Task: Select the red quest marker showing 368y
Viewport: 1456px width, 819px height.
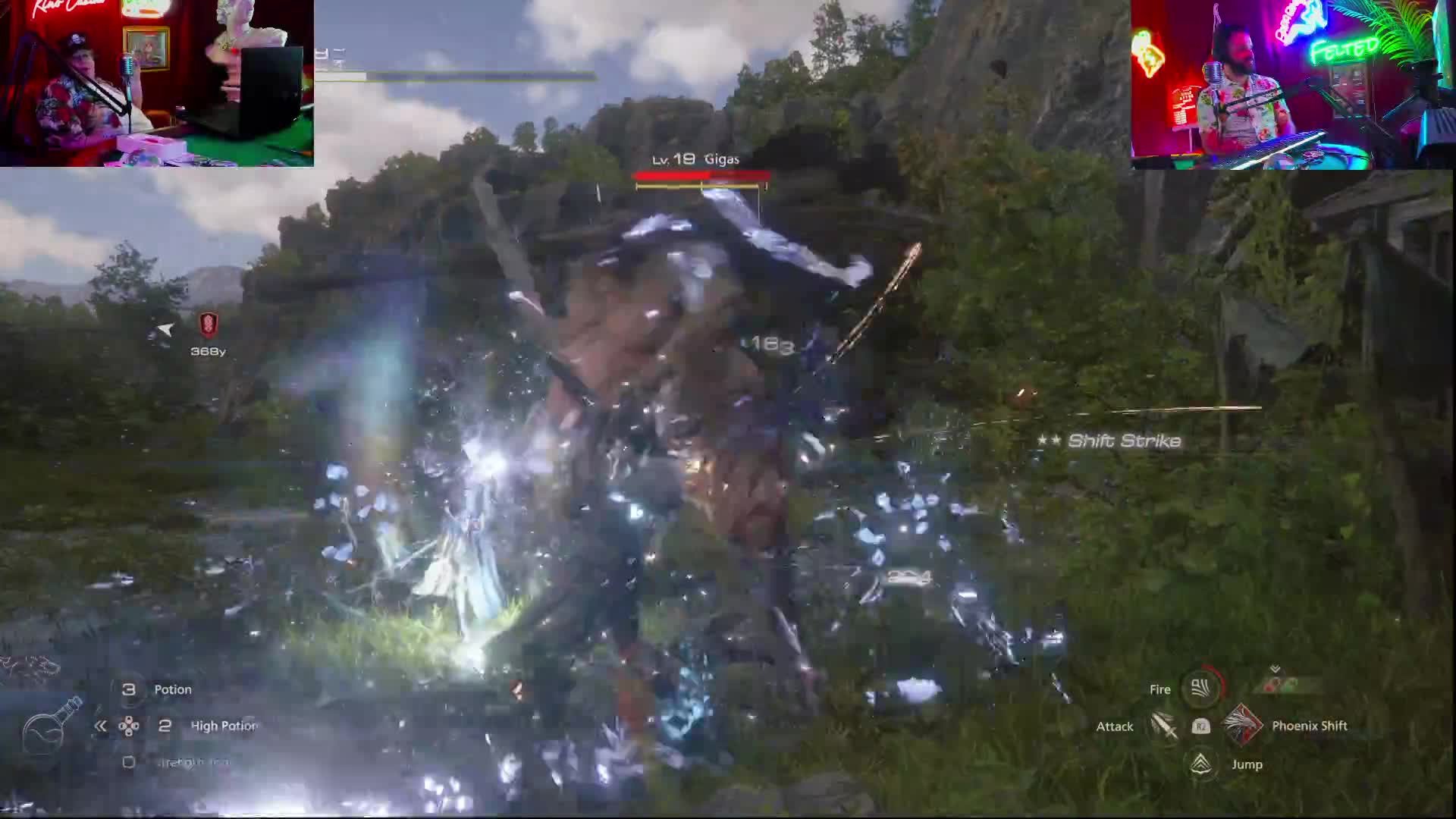Action: (209, 325)
